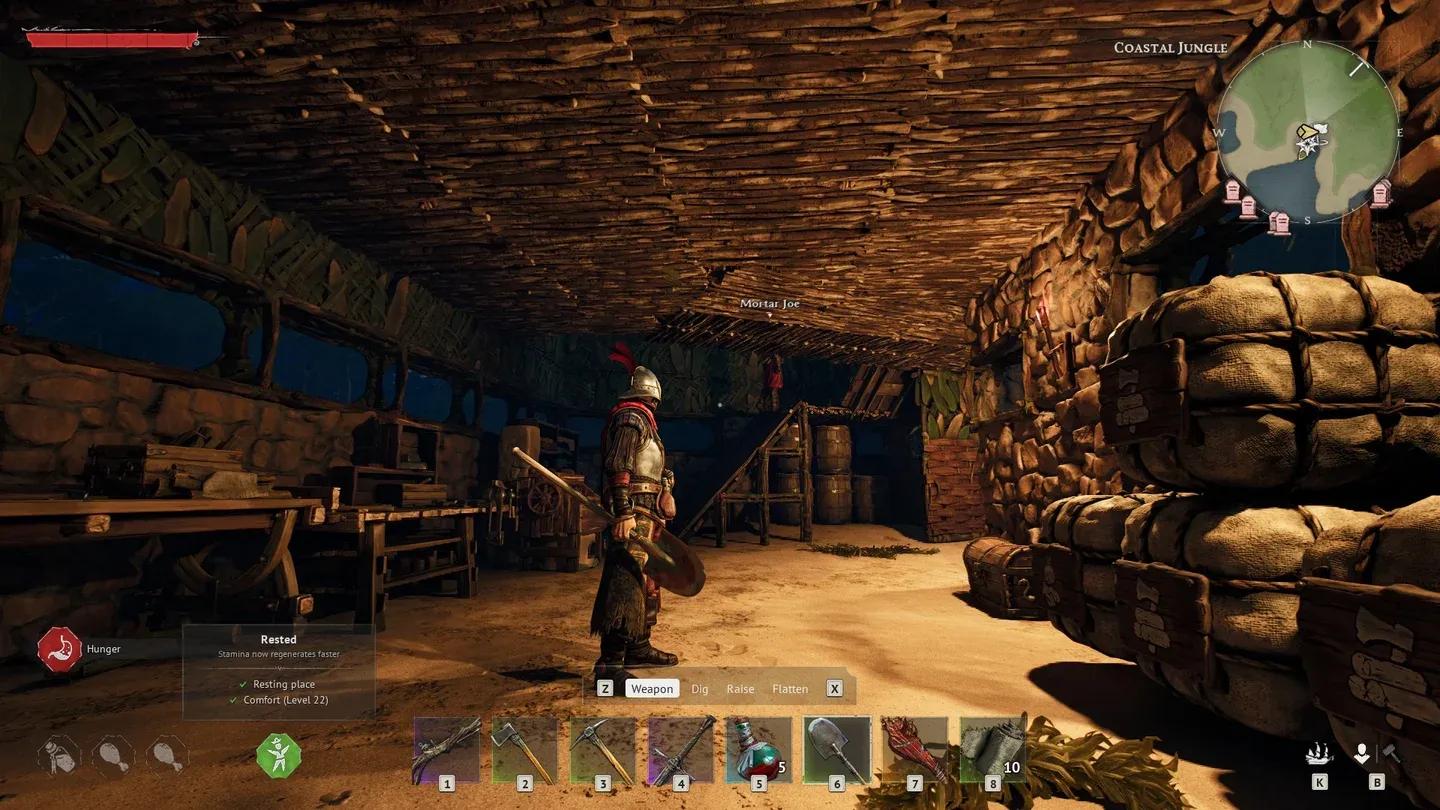Image resolution: width=1440 pixels, height=810 pixels.
Task: Select the musket in hotbar slot 1
Action: [x=447, y=750]
